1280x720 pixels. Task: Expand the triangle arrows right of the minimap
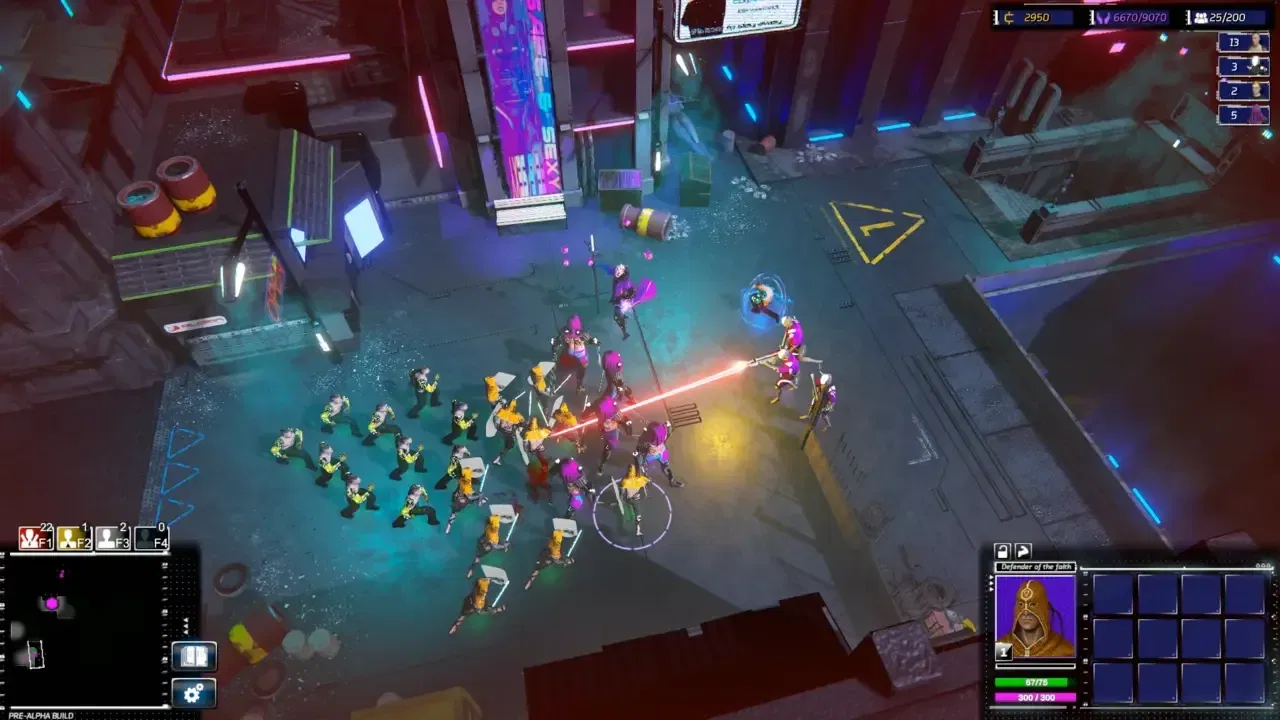185,624
